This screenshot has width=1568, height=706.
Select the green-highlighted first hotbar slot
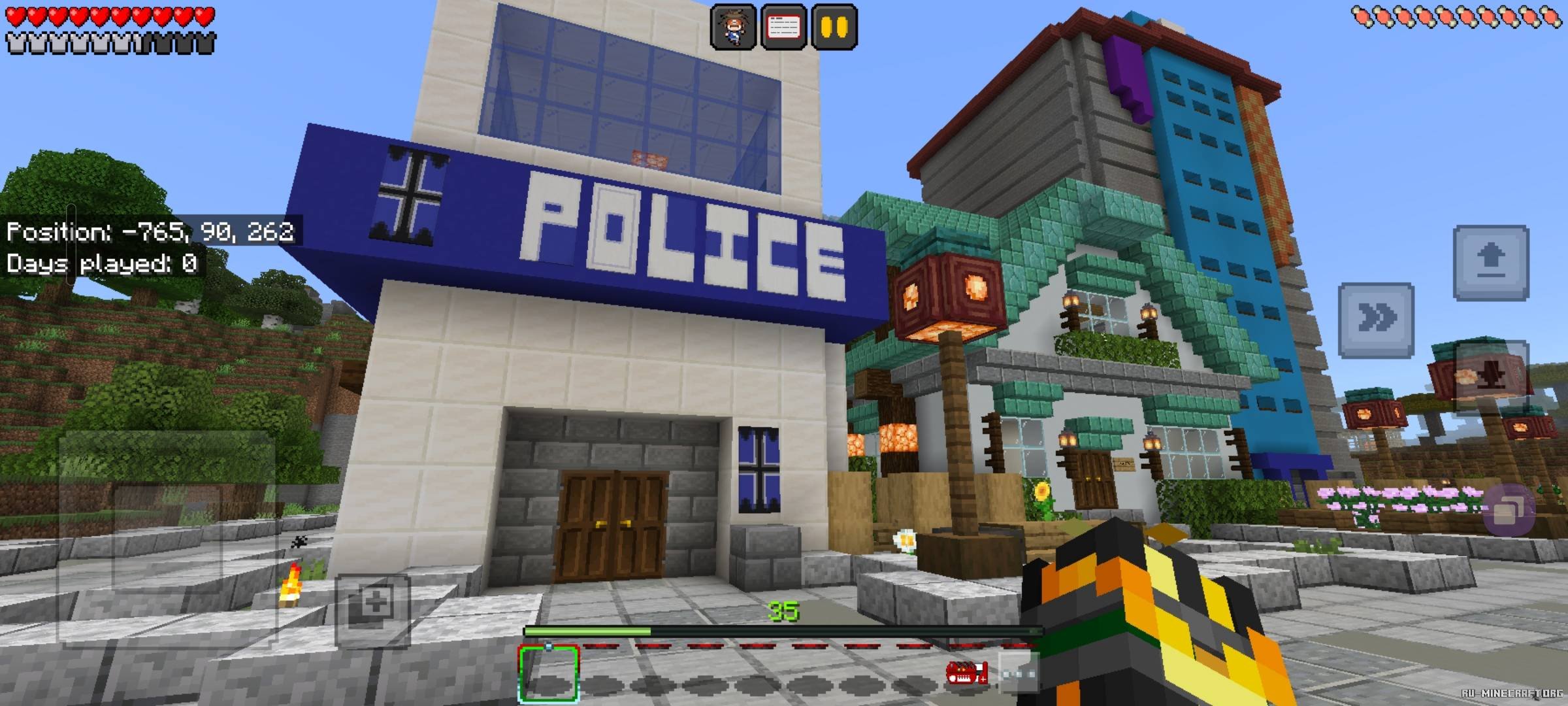click(549, 674)
